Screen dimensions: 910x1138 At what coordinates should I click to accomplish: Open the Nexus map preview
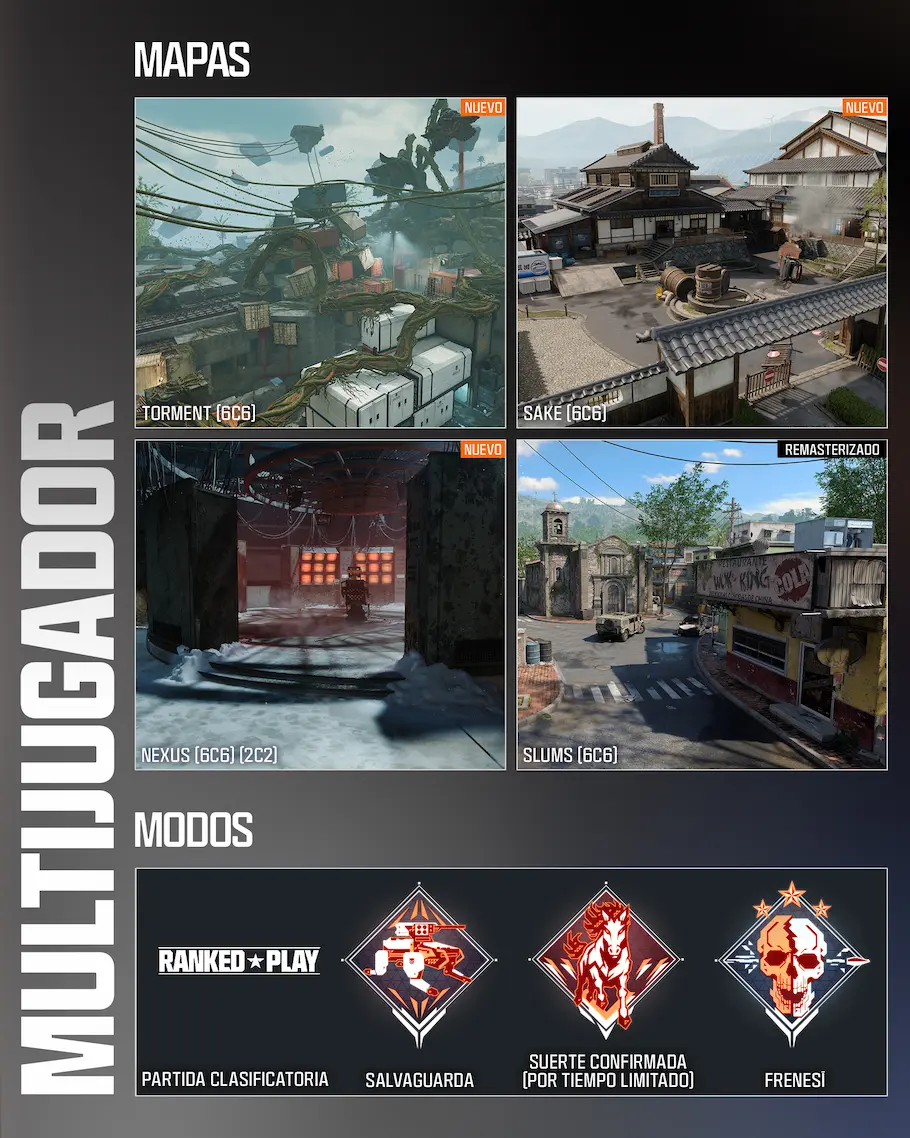320,605
